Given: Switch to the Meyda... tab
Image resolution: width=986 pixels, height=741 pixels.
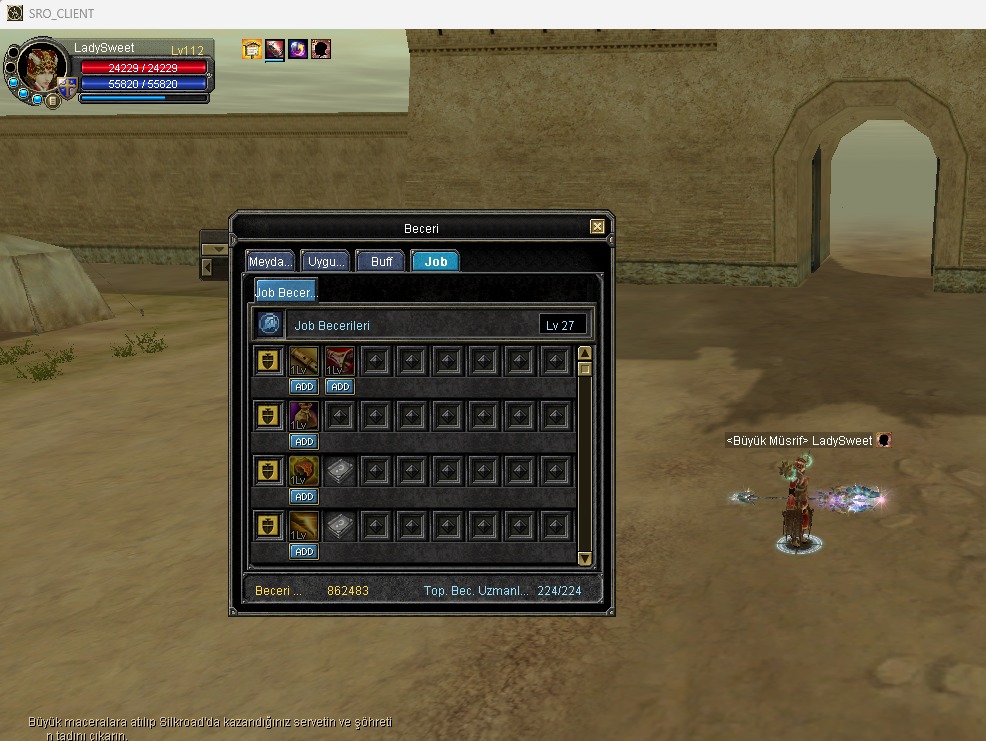Looking at the screenshot, I should [x=270, y=261].
